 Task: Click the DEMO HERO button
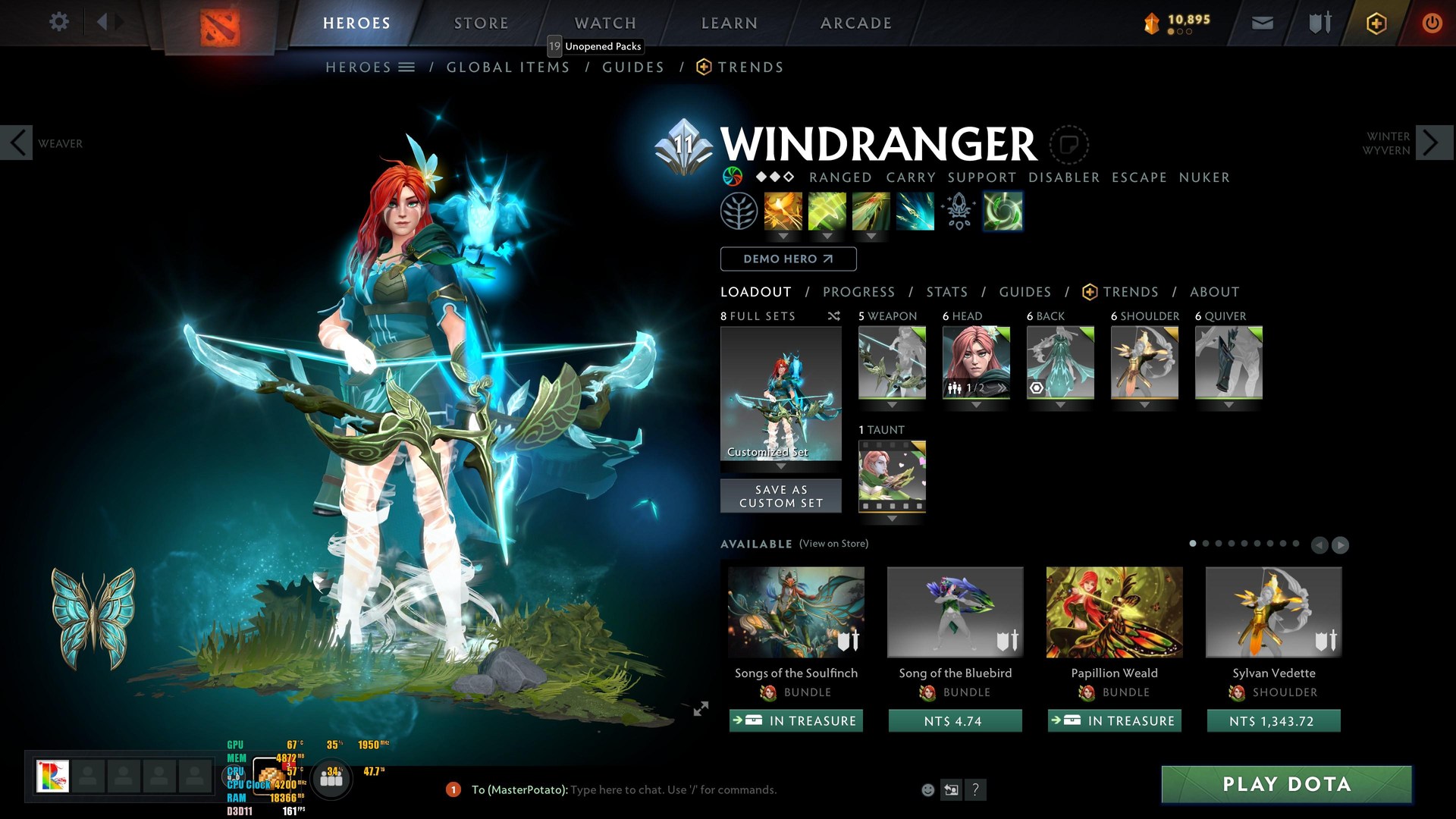788,259
